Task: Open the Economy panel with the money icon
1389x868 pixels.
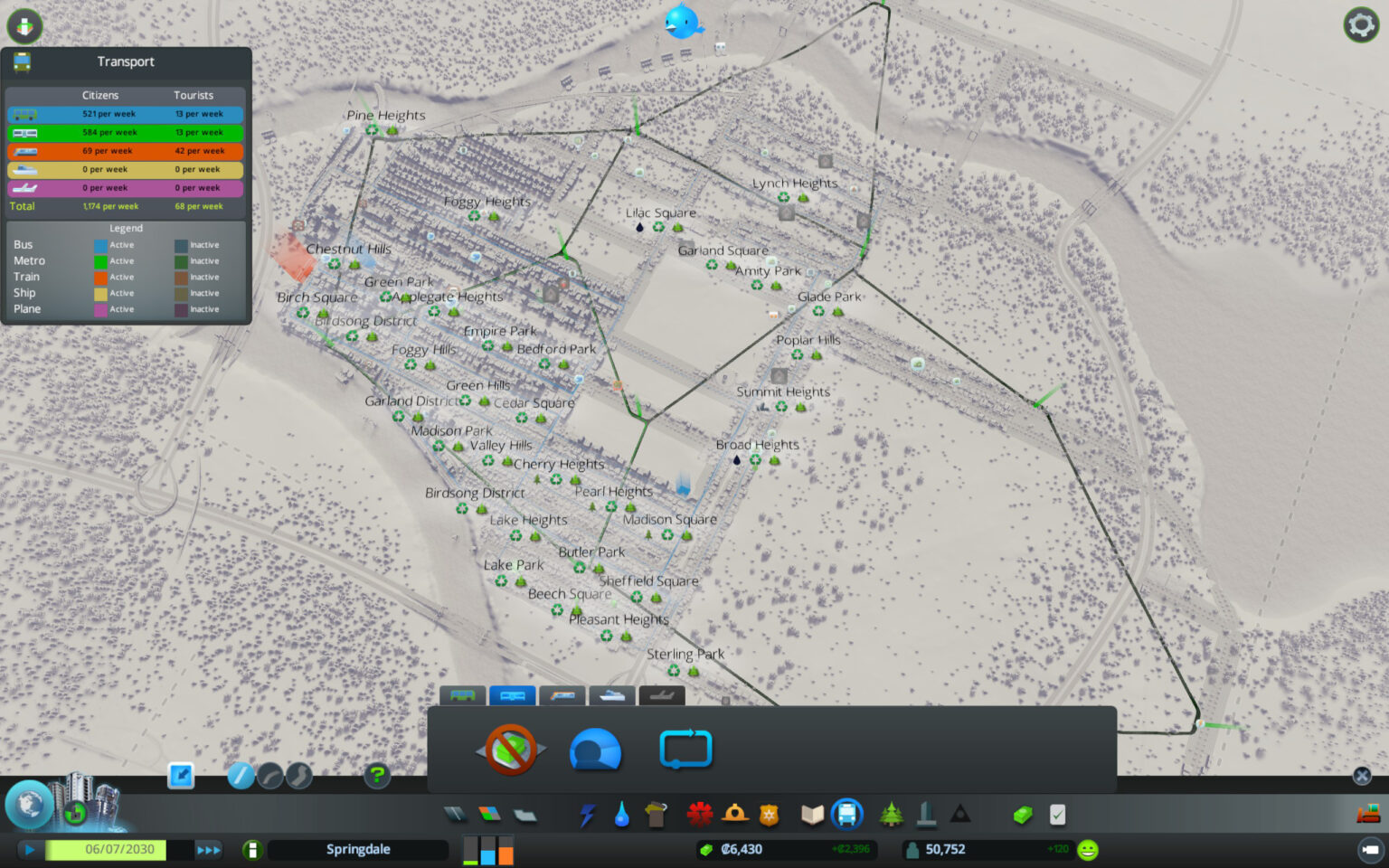Action: click(1022, 815)
